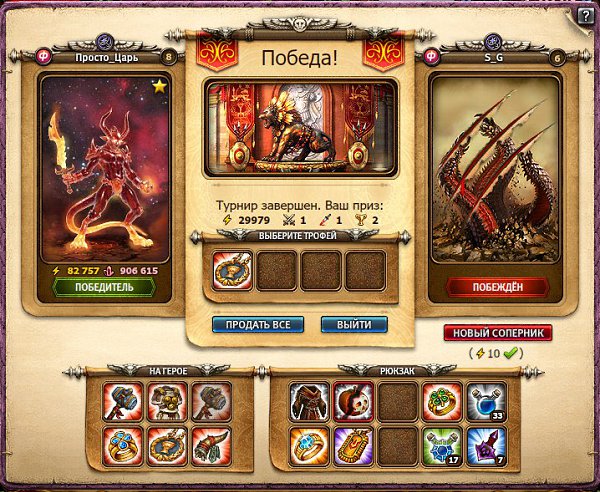This screenshot has width=600, height=492.
Task: Click the Продать все button
Action: [x=258, y=325]
